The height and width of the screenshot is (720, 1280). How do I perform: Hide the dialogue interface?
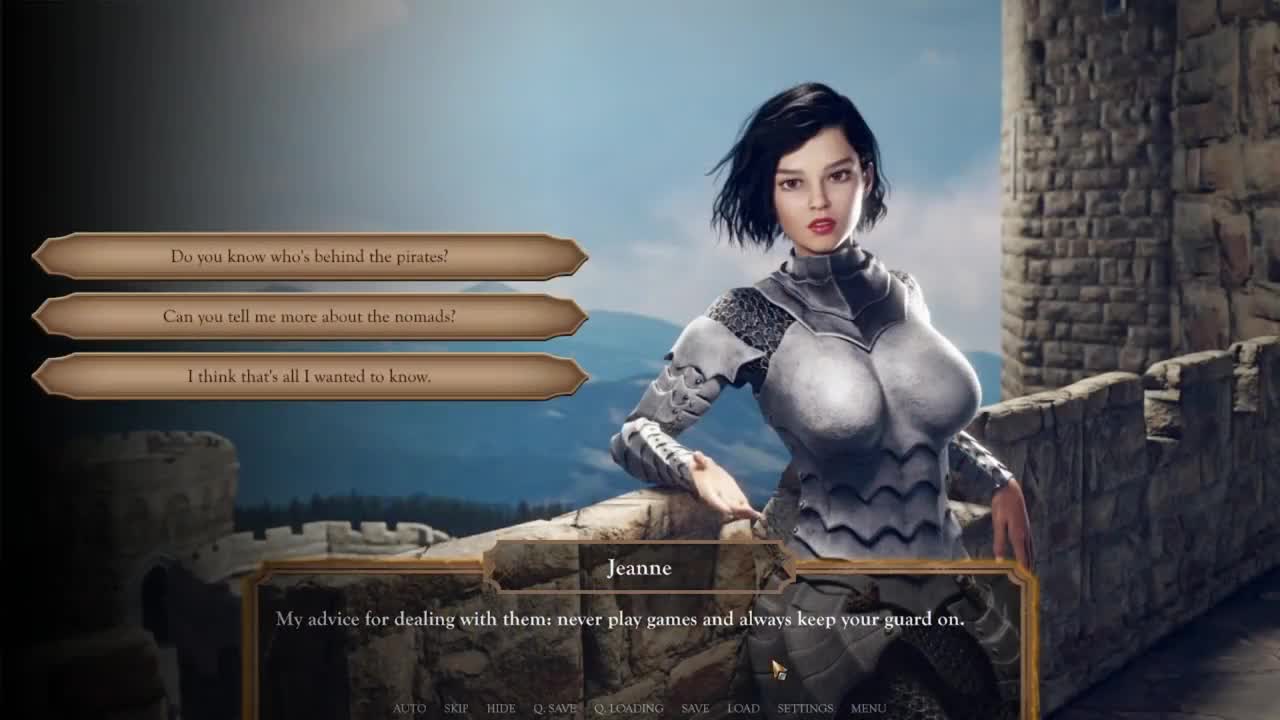pyautogui.click(x=501, y=708)
